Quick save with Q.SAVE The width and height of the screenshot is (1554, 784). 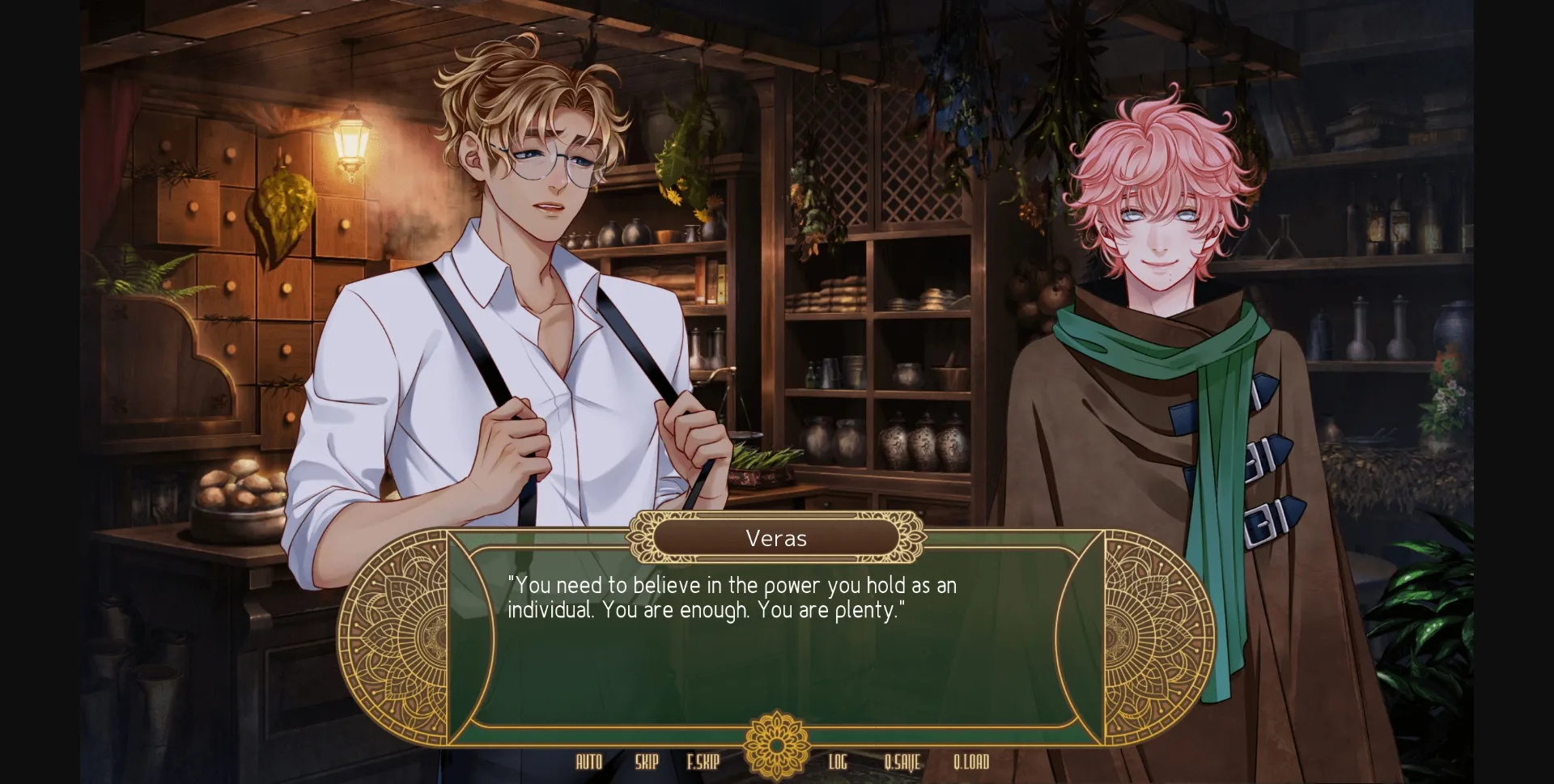click(902, 761)
